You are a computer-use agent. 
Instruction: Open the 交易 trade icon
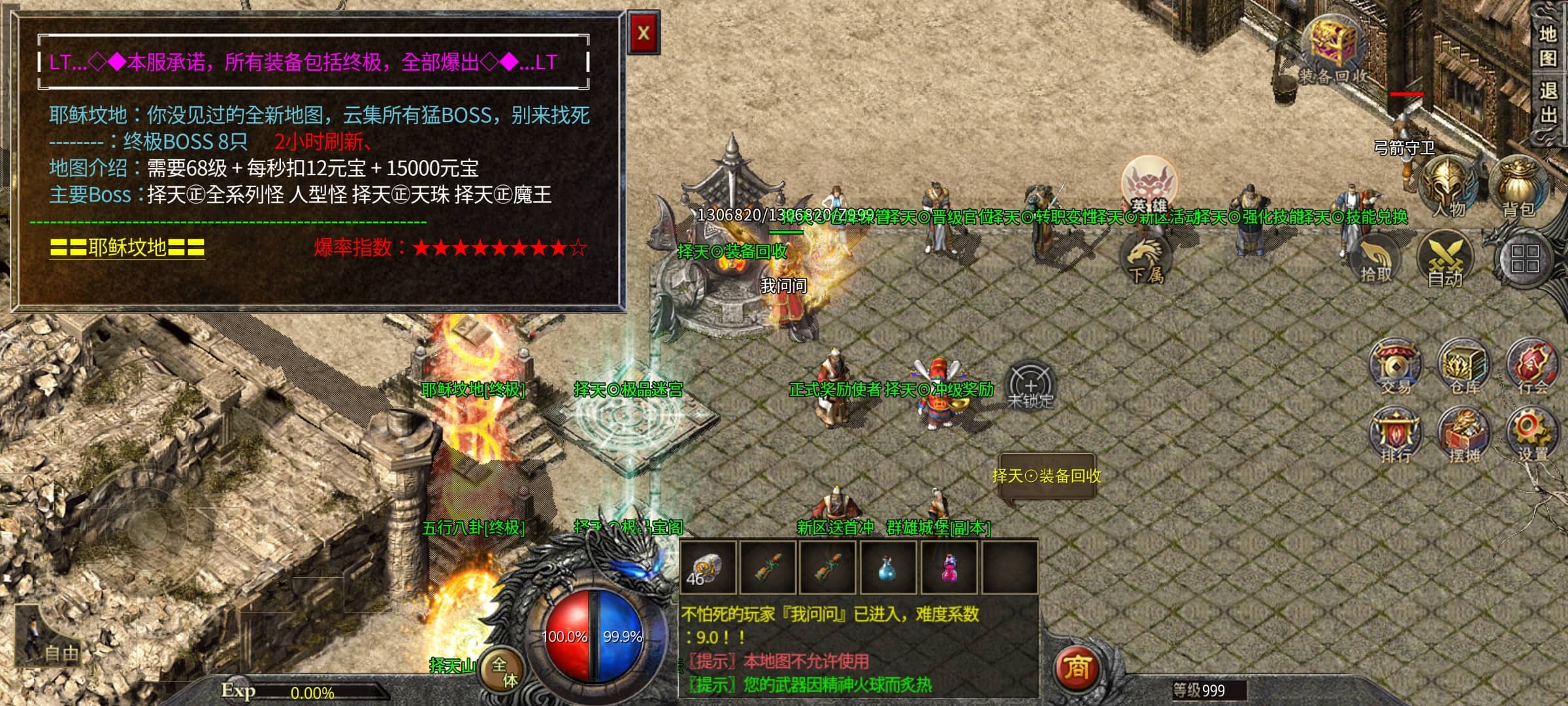[1396, 366]
